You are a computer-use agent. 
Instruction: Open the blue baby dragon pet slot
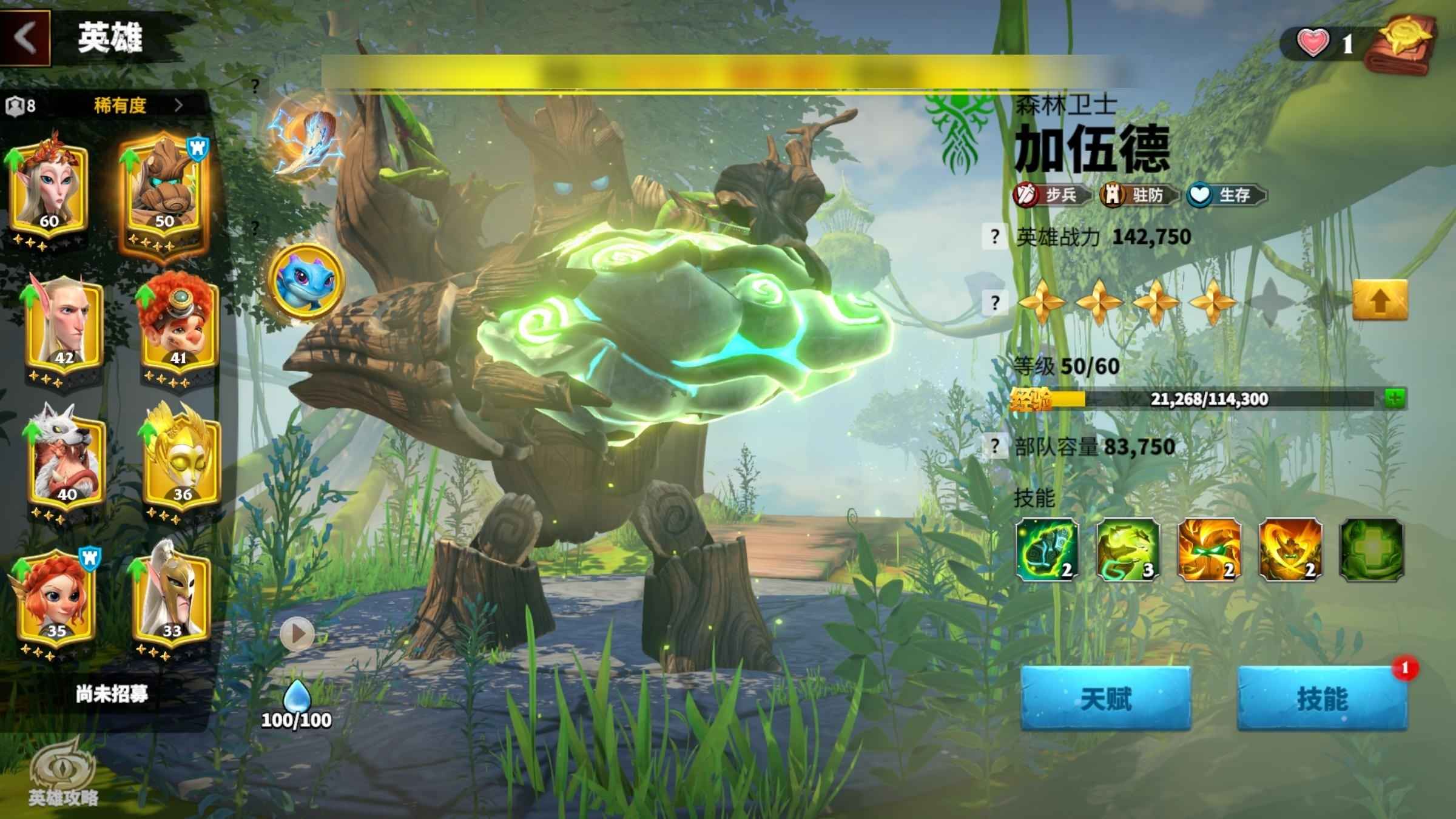tap(306, 280)
